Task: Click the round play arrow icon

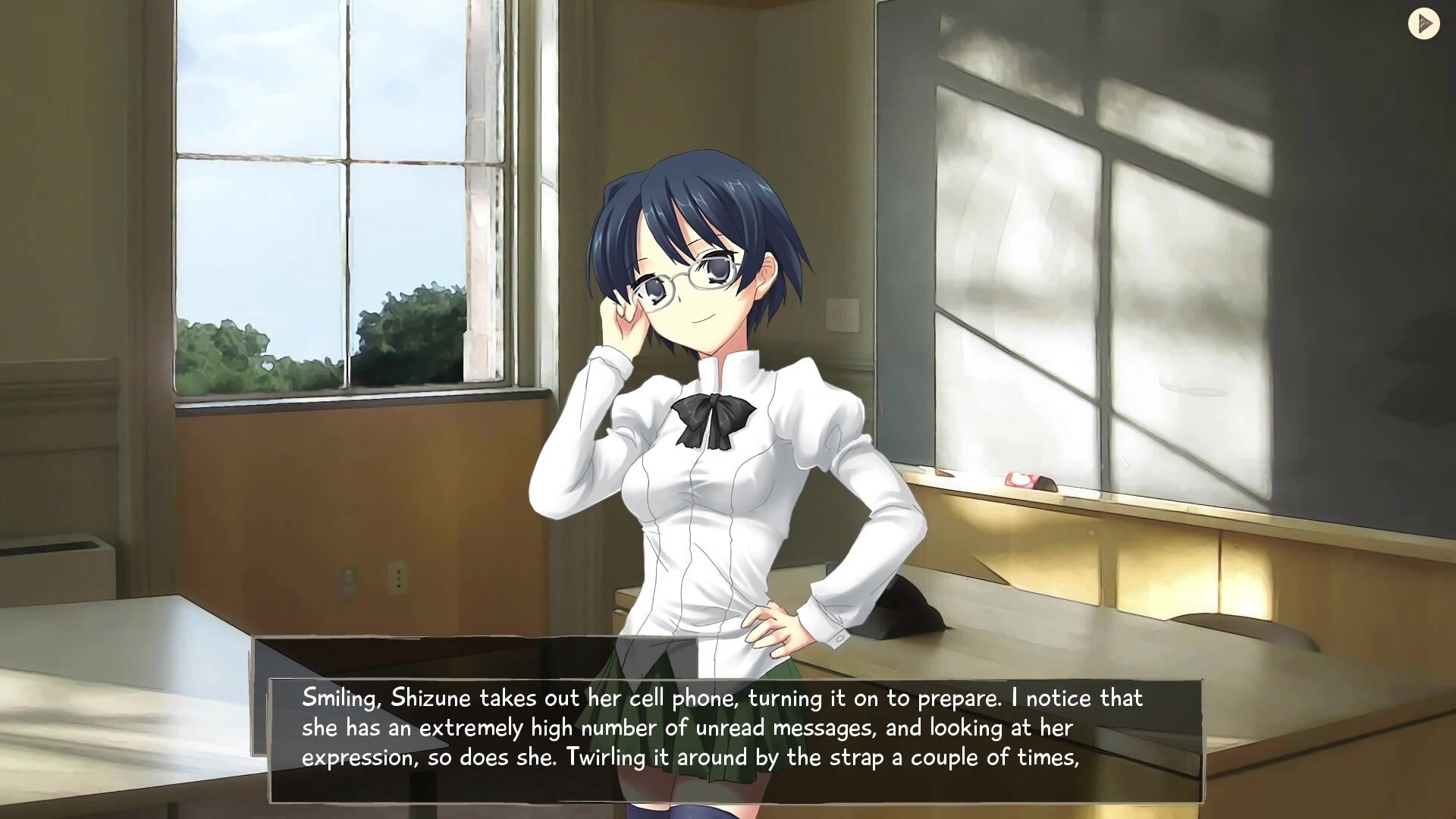Action: pyautogui.click(x=1423, y=24)
